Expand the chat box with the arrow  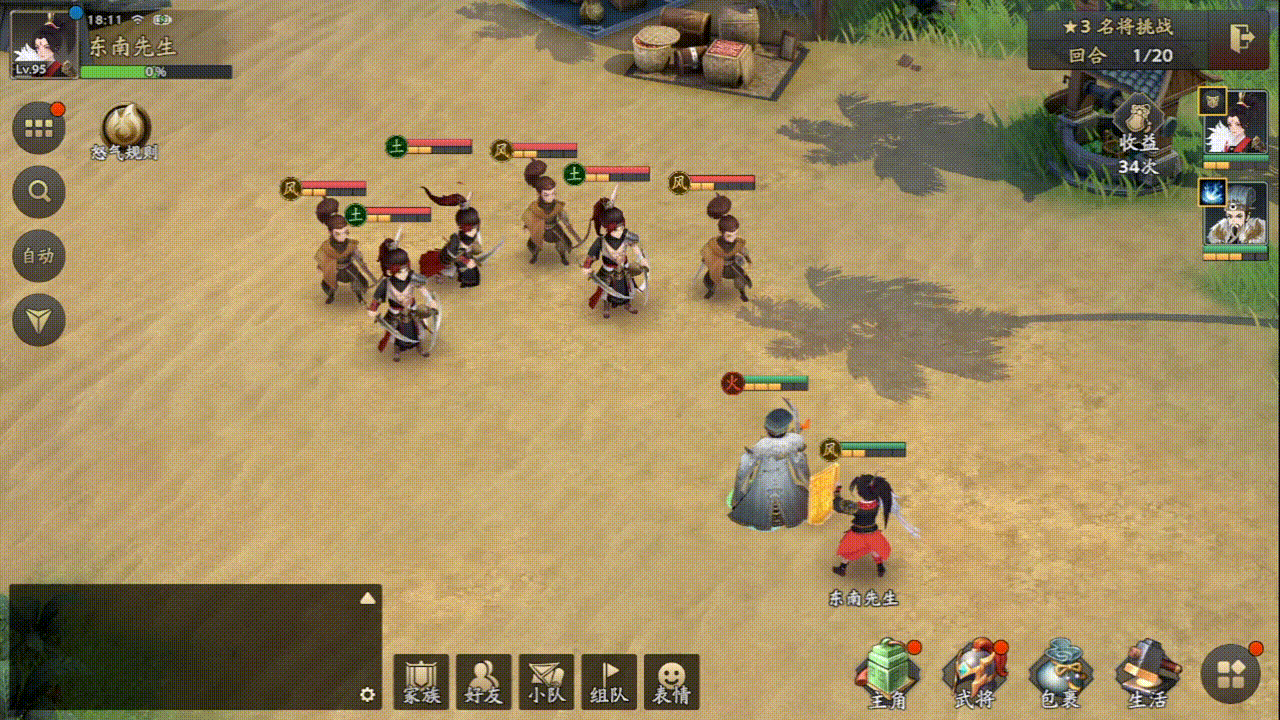tap(367, 598)
